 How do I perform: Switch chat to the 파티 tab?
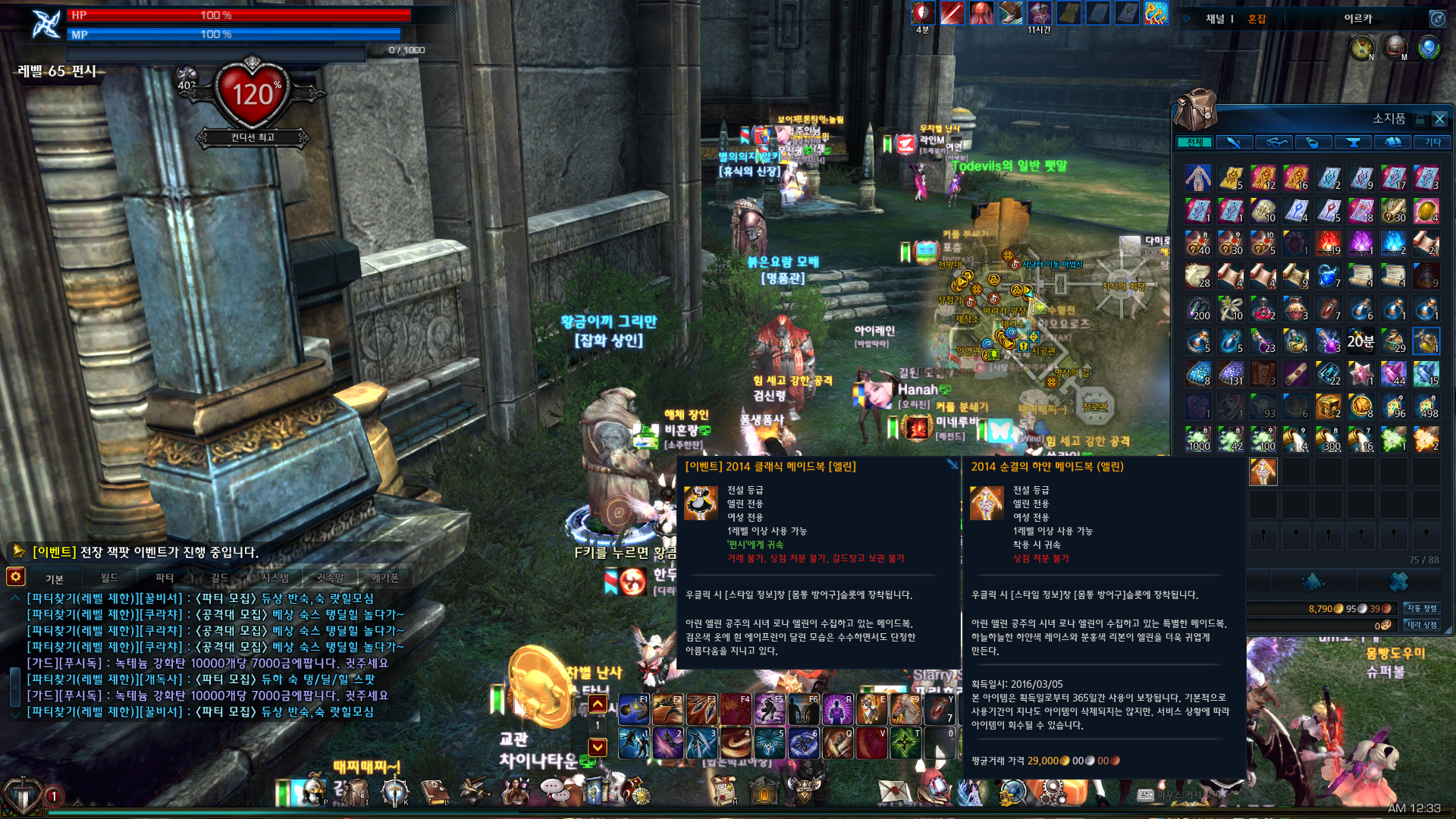tap(165, 578)
